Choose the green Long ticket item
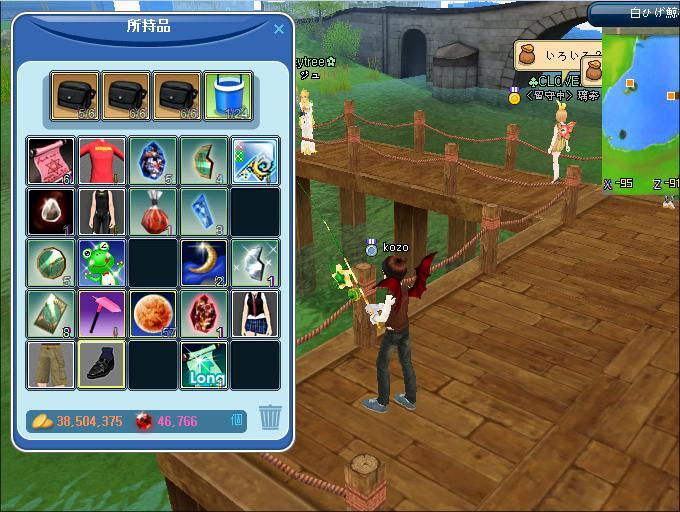The height and width of the screenshot is (512, 680). point(204,364)
